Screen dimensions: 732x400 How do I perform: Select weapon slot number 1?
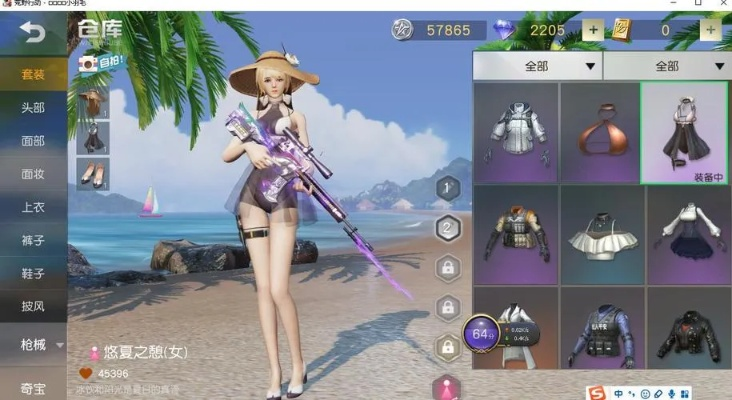(x=449, y=186)
